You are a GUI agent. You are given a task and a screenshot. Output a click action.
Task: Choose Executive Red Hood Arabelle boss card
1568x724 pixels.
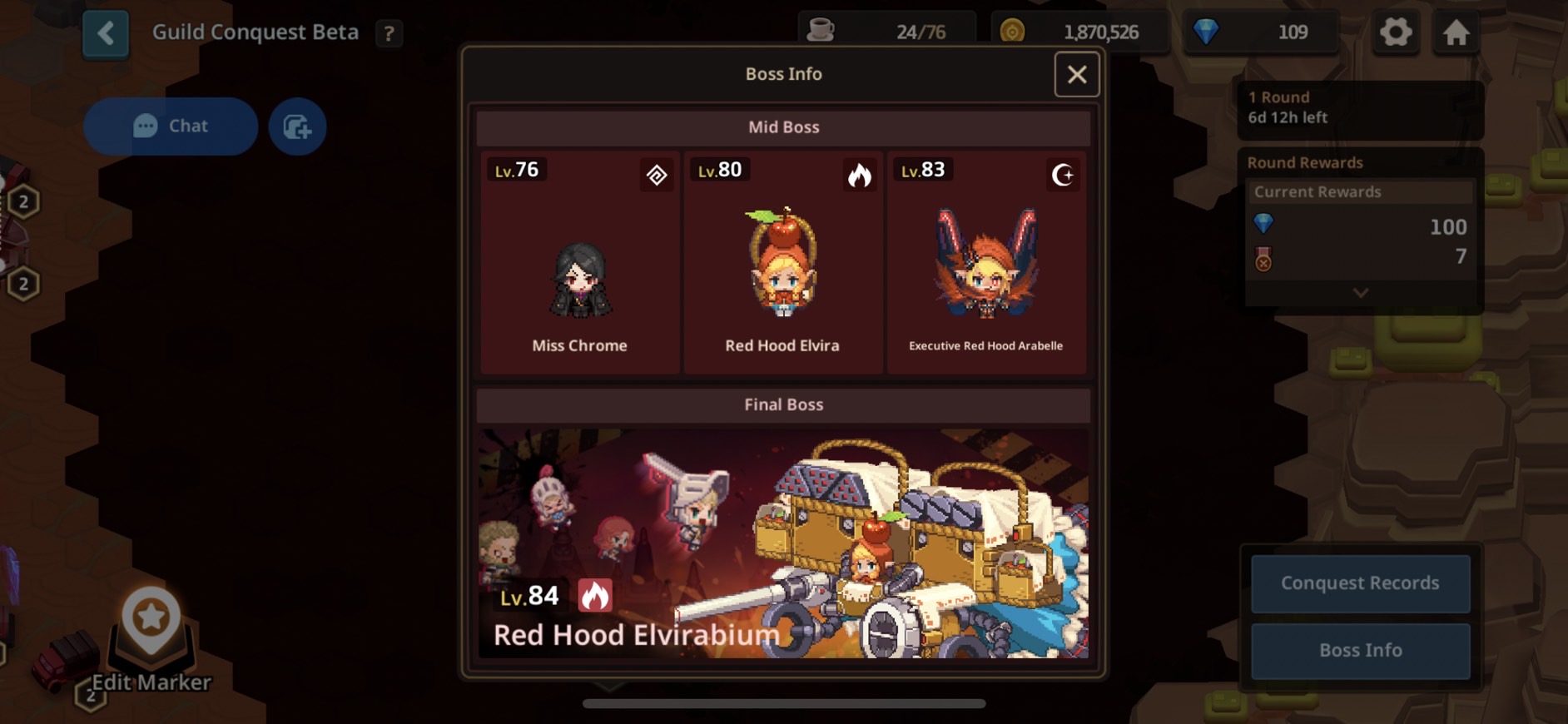coord(986,262)
